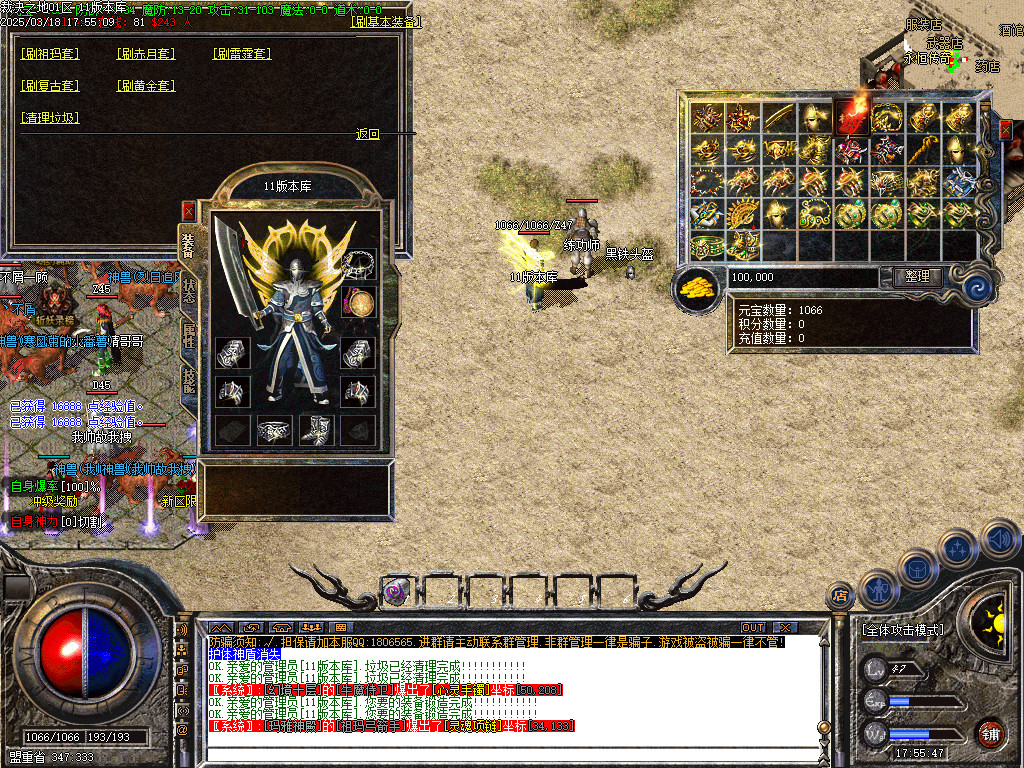Activate the 清理垃圾 link
Screen dimensions: 1024x768
point(50,118)
